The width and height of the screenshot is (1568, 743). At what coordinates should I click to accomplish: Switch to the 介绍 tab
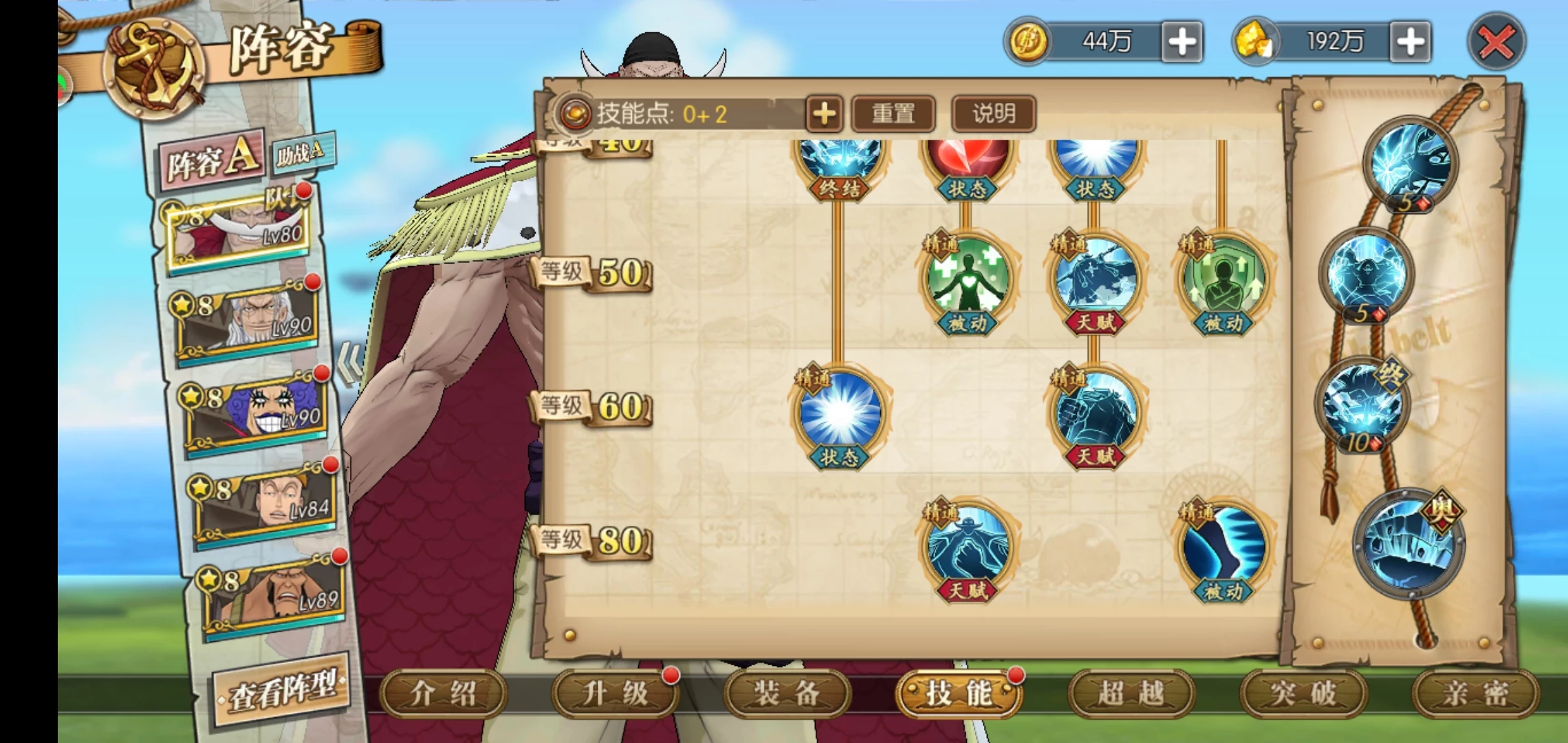coord(444,693)
